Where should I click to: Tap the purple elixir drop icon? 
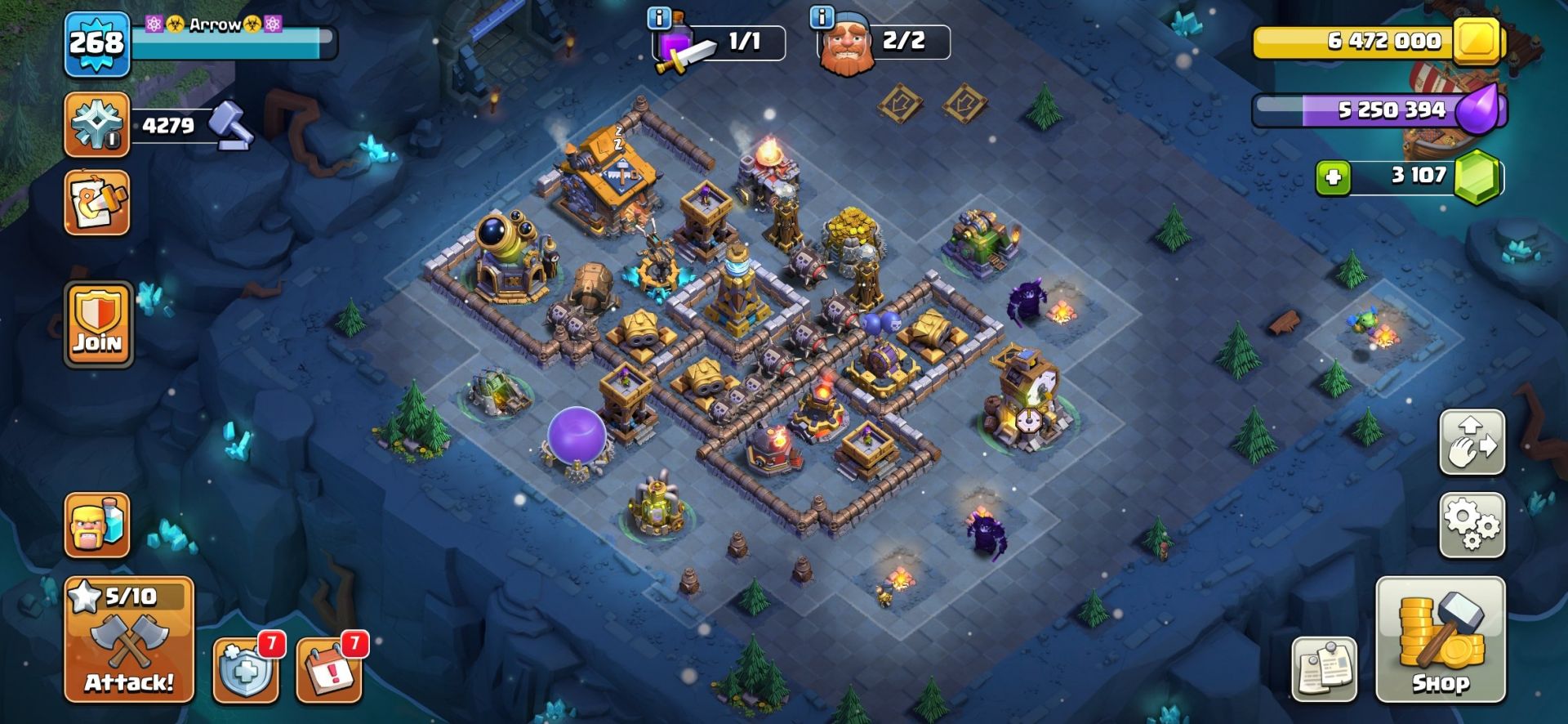tap(1477, 109)
